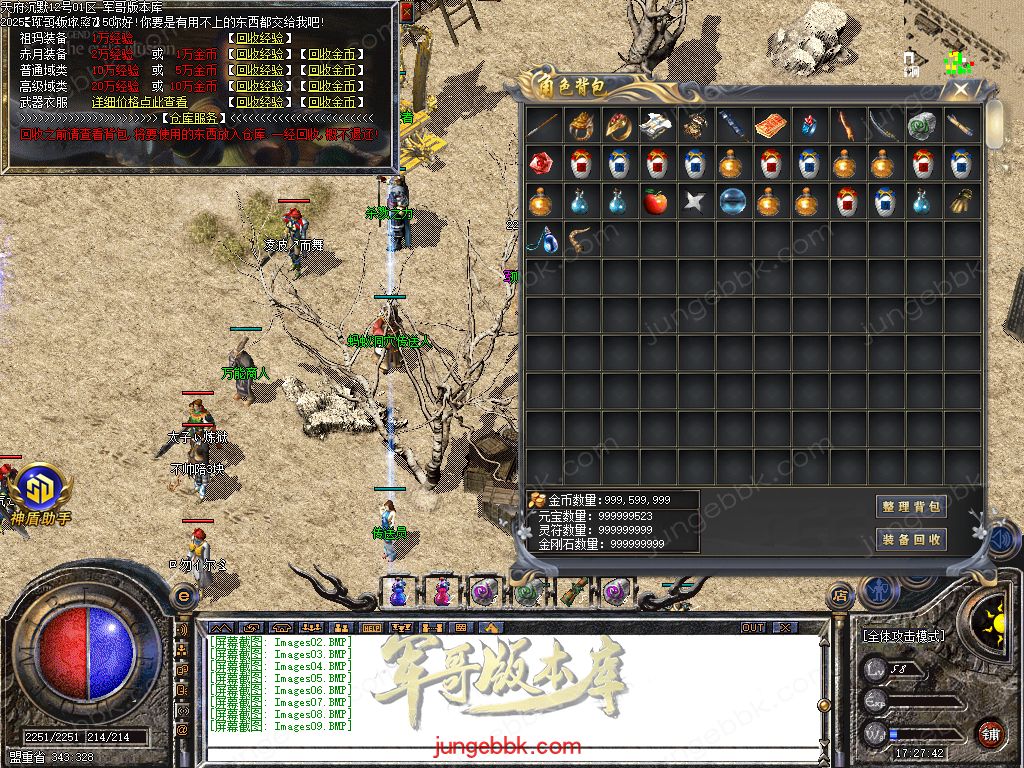Select the red gem item slot

point(541,164)
